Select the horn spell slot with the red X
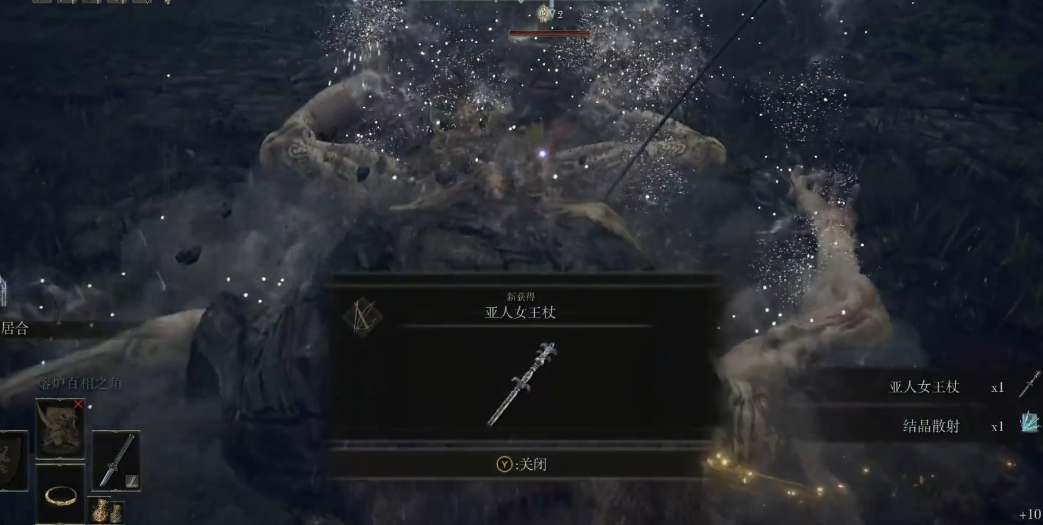 (61, 428)
